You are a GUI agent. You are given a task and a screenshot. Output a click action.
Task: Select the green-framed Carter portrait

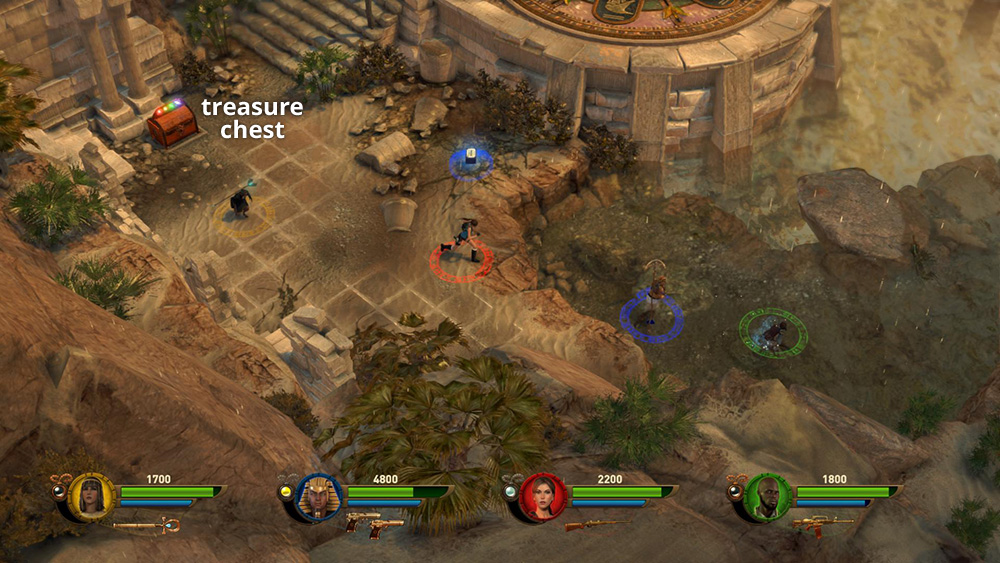point(768,497)
